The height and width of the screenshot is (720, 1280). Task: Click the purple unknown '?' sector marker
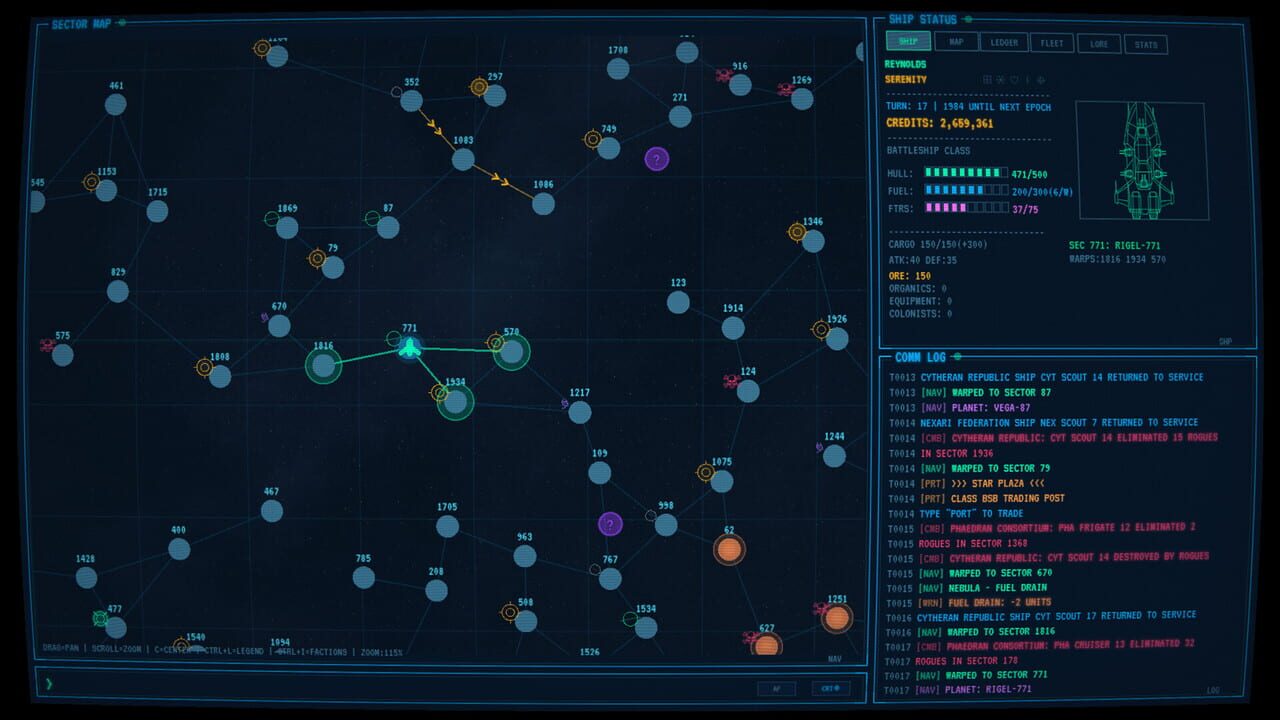pos(657,157)
